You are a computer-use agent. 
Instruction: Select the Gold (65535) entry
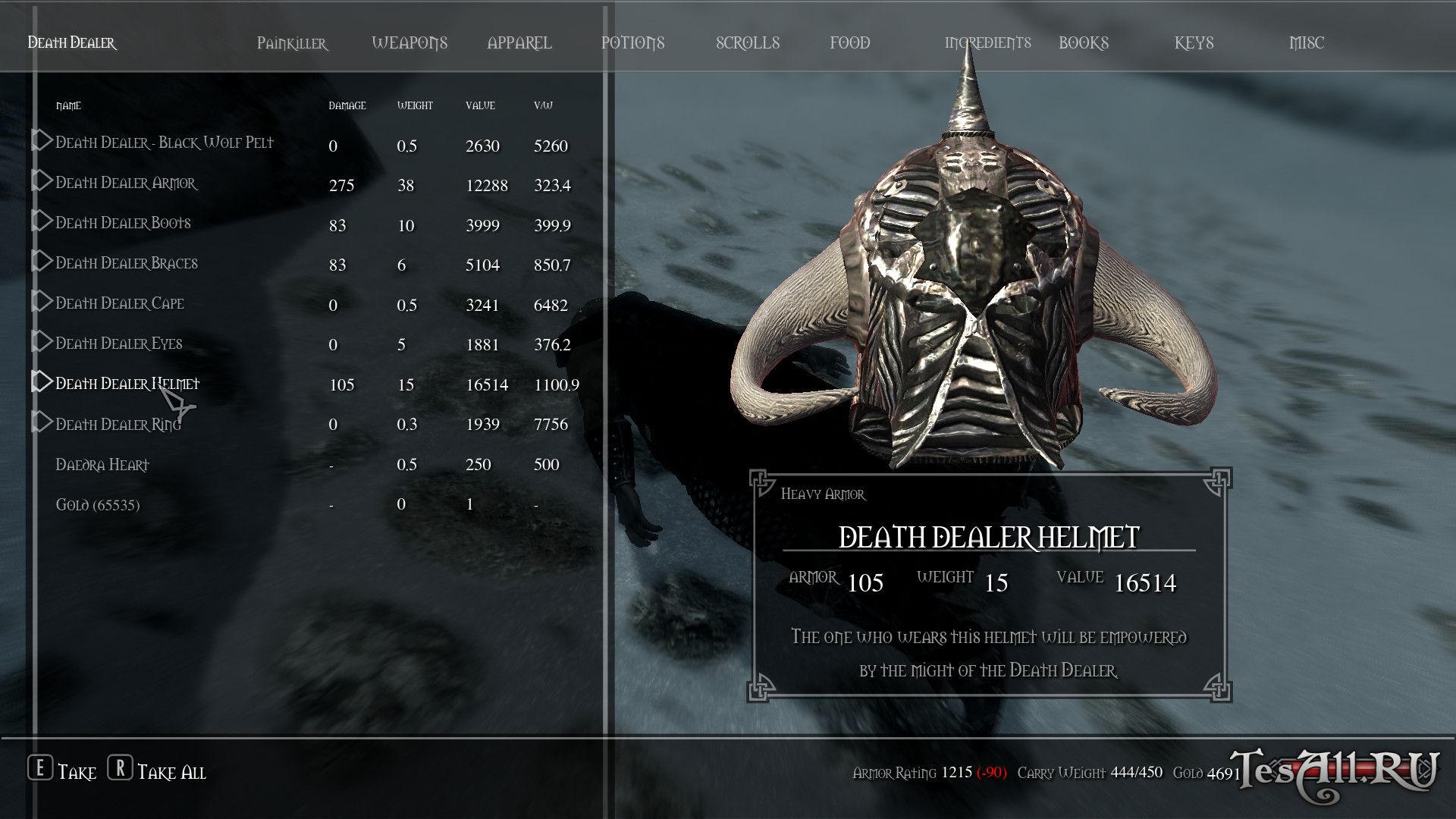tap(98, 505)
